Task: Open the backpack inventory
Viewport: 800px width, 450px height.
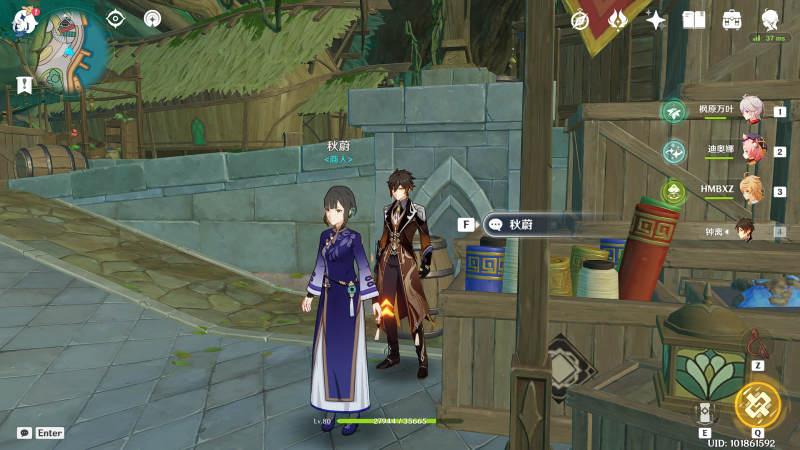Action: click(x=732, y=20)
